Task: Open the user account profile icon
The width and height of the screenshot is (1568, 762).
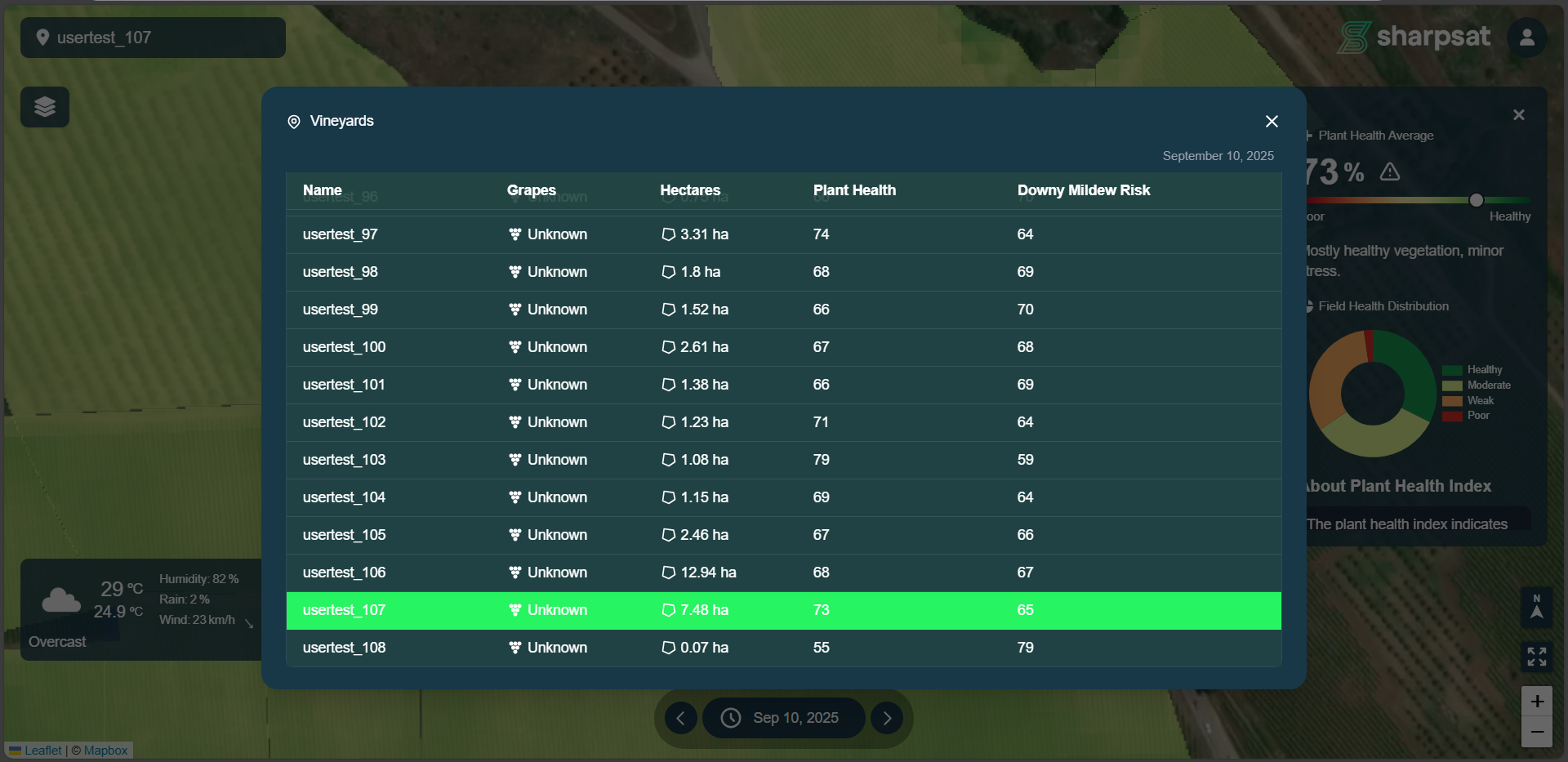Action: click(1526, 38)
